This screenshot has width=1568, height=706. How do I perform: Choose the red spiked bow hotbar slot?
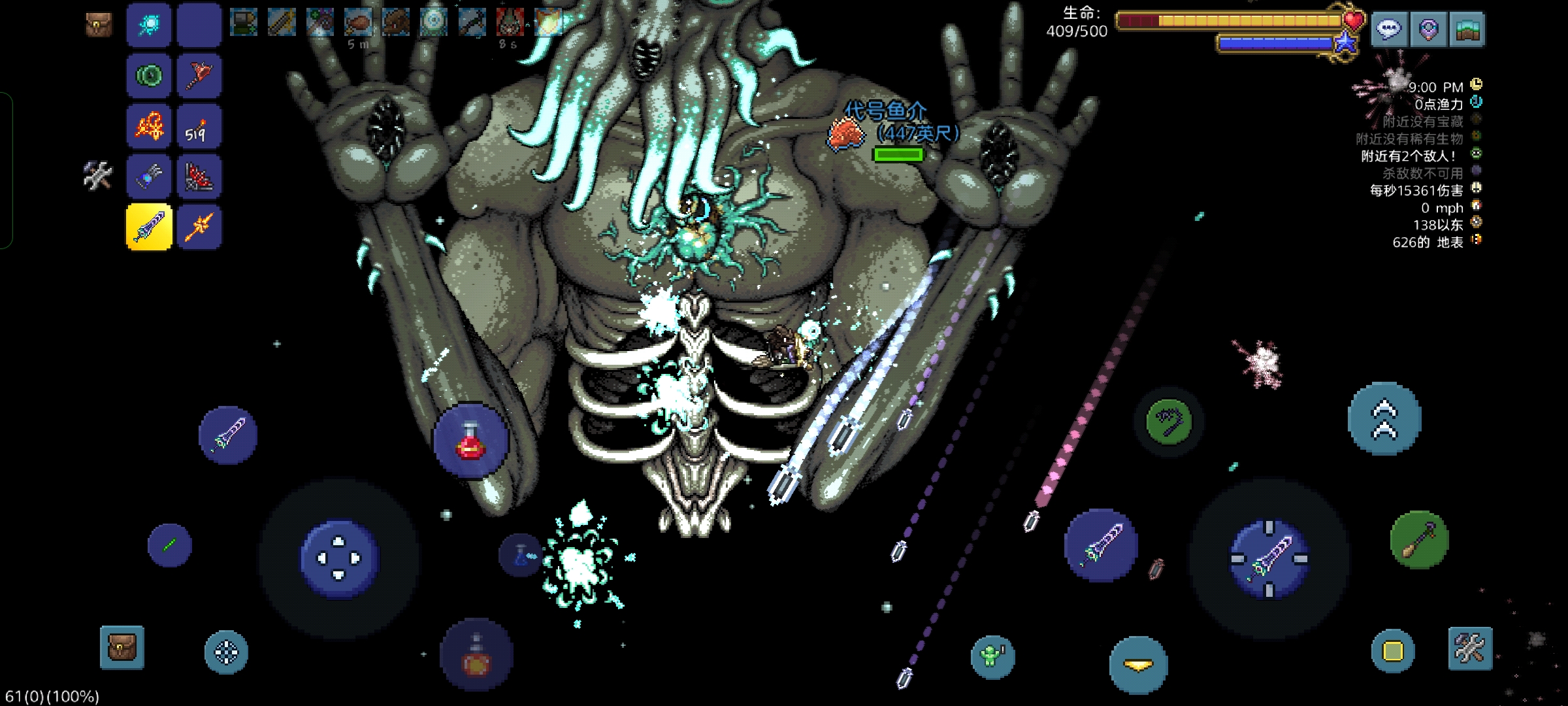[x=199, y=176]
